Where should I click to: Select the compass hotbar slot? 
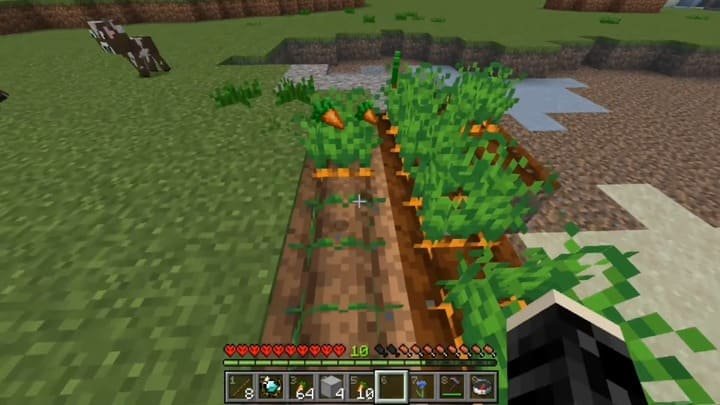pyautogui.click(x=482, y=384)
